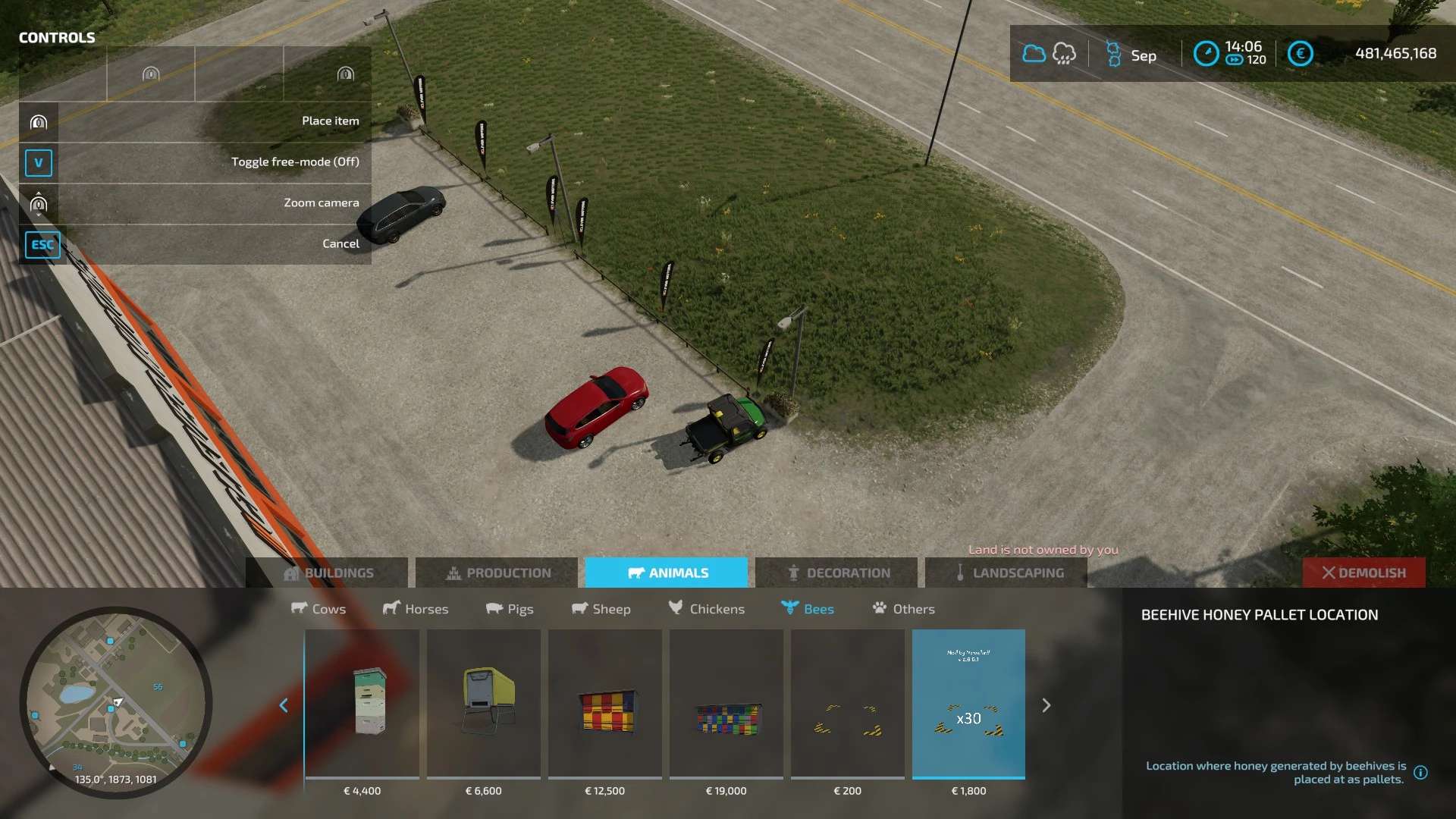Choose the €200 honey pallet location
This screenshot has height=819, width=1456.
(848, 704)
